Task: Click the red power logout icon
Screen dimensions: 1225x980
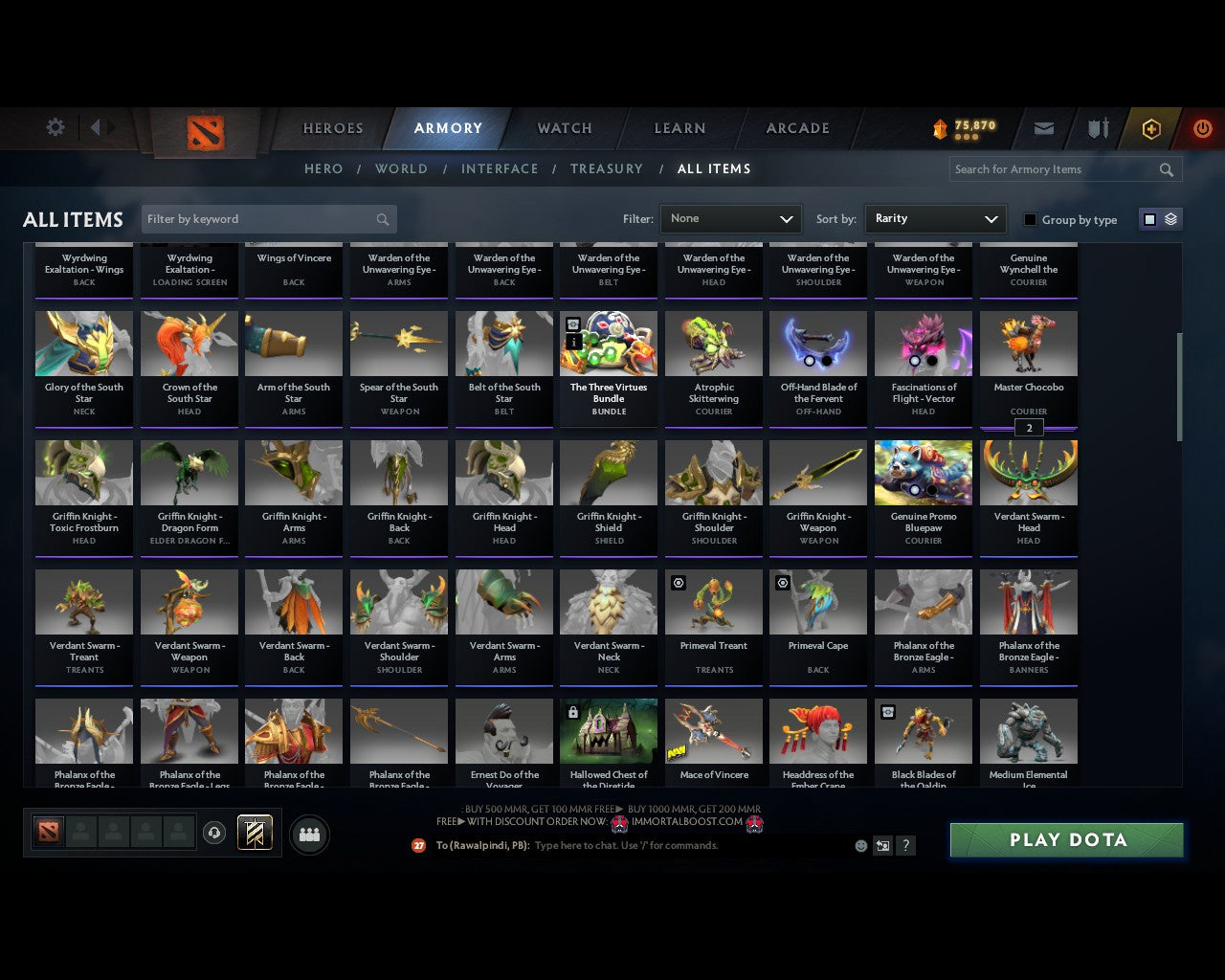Action: coord(1202,127)
